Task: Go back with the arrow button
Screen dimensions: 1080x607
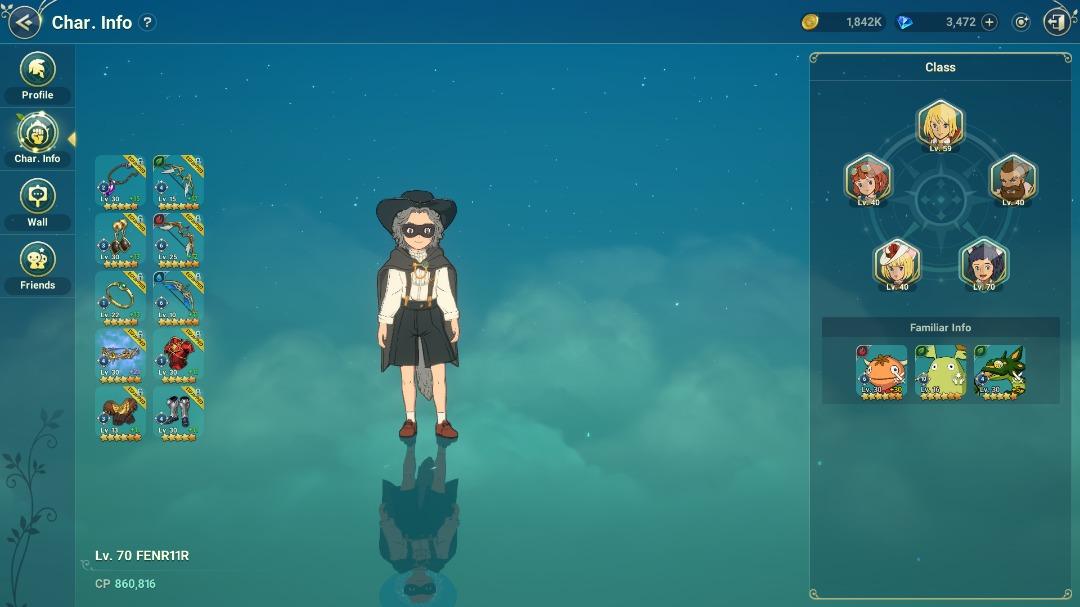Action: pyautogui.click(x=24, y=22)
